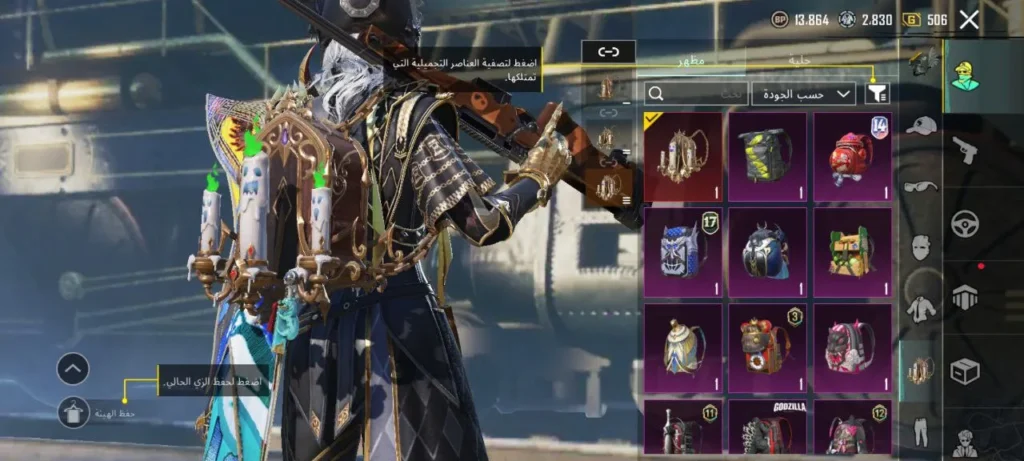
Task: Switch to the cap headwear category
Action: click(x=921, y=126)
